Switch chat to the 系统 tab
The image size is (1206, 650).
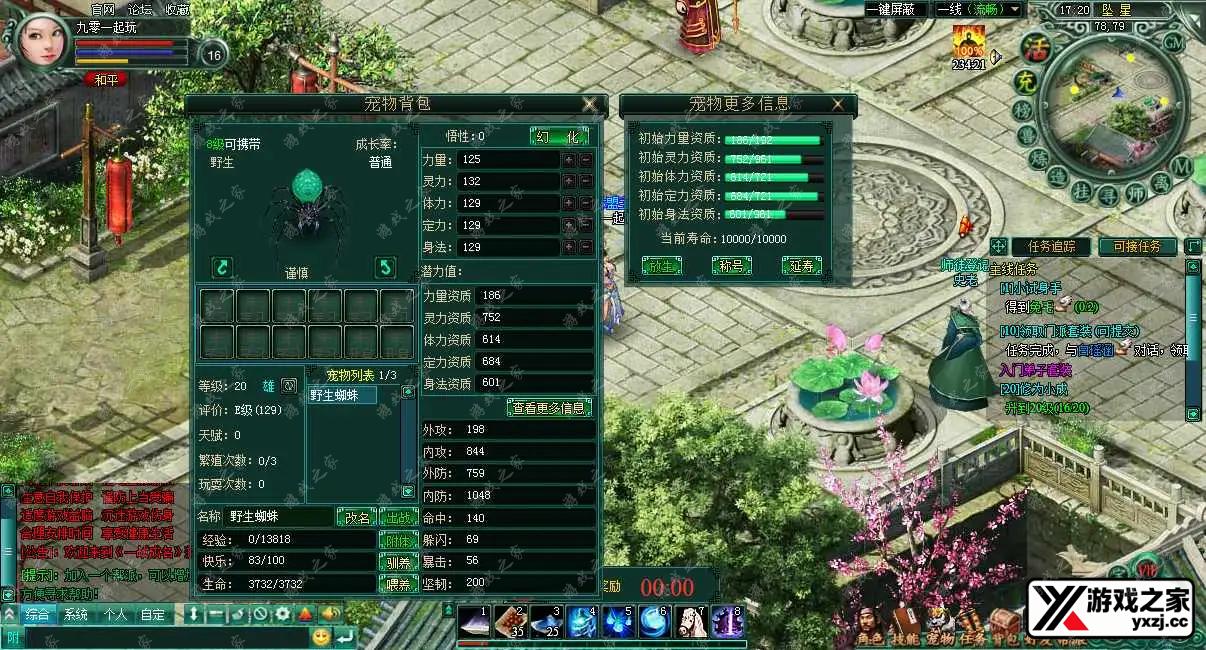75,614
